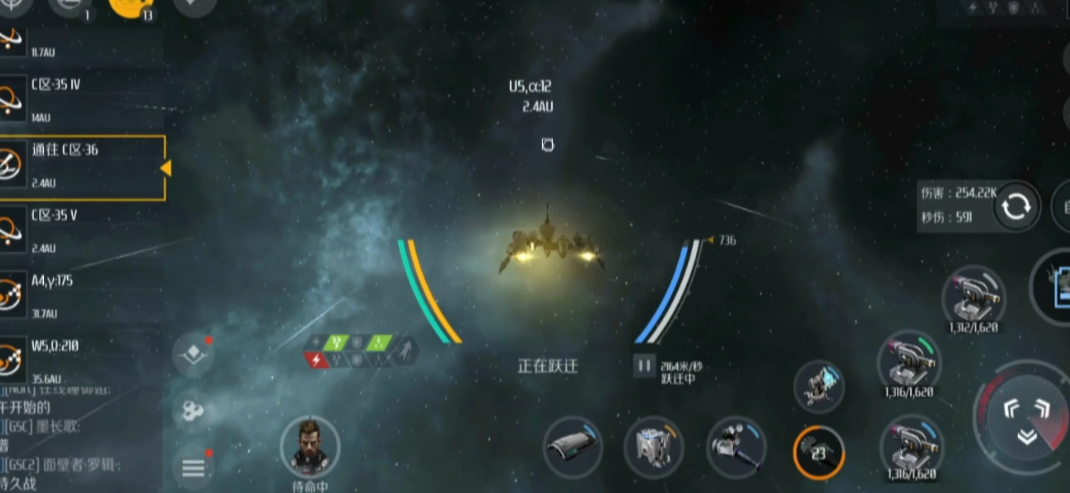Reset the damage statistics with refresh button
Image resolution: width=1070 pixels, height=493 pixels.
pos(1016,206)
